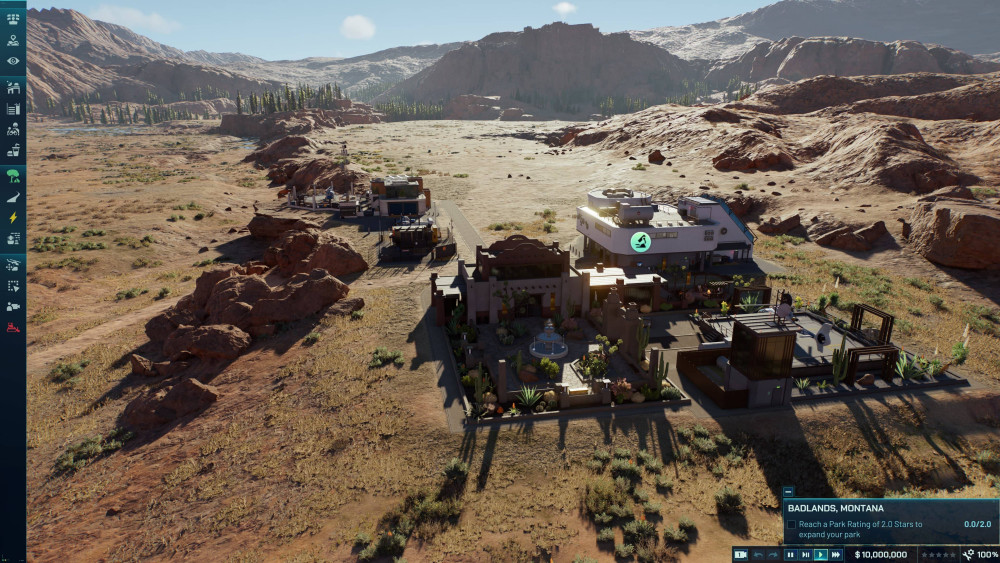This screenshot has height=563, width=1000.
Task: Click the step-forward speed button
Action: pyautogui.click(x=805, y=554)
